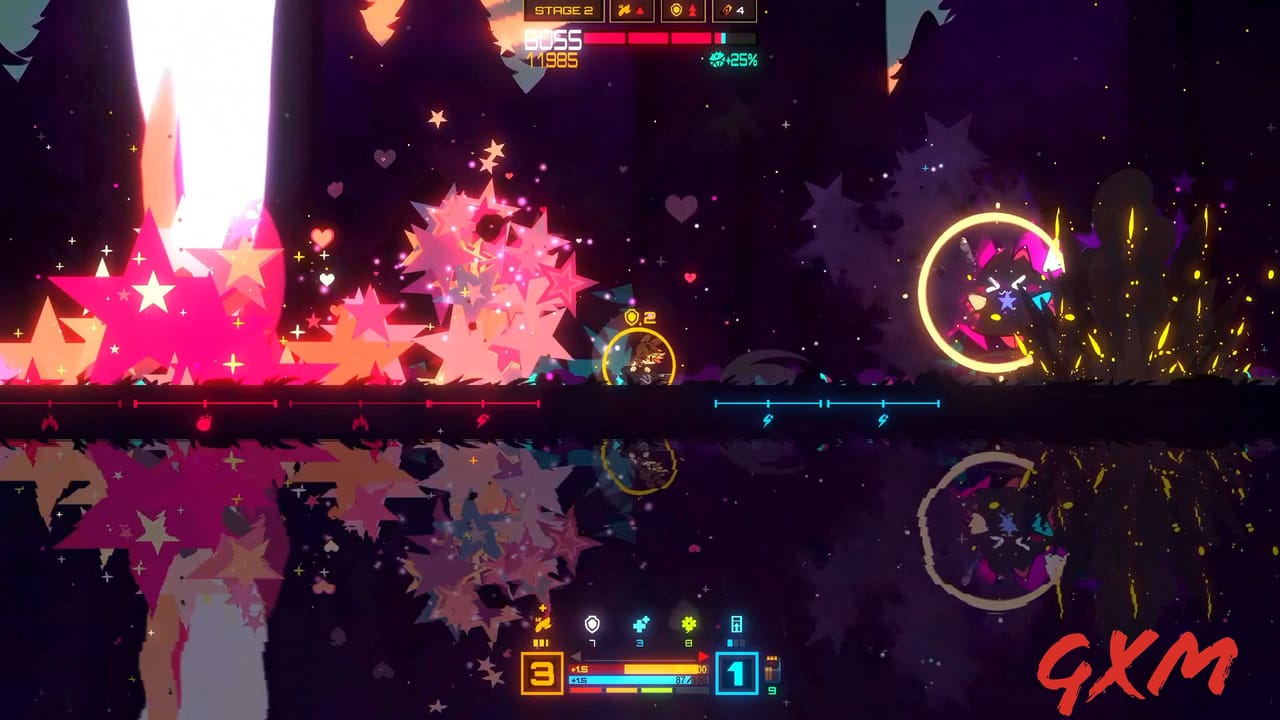Select the STAGE 2 label at the top
The image size is (1280, 720).
(565, 10)
